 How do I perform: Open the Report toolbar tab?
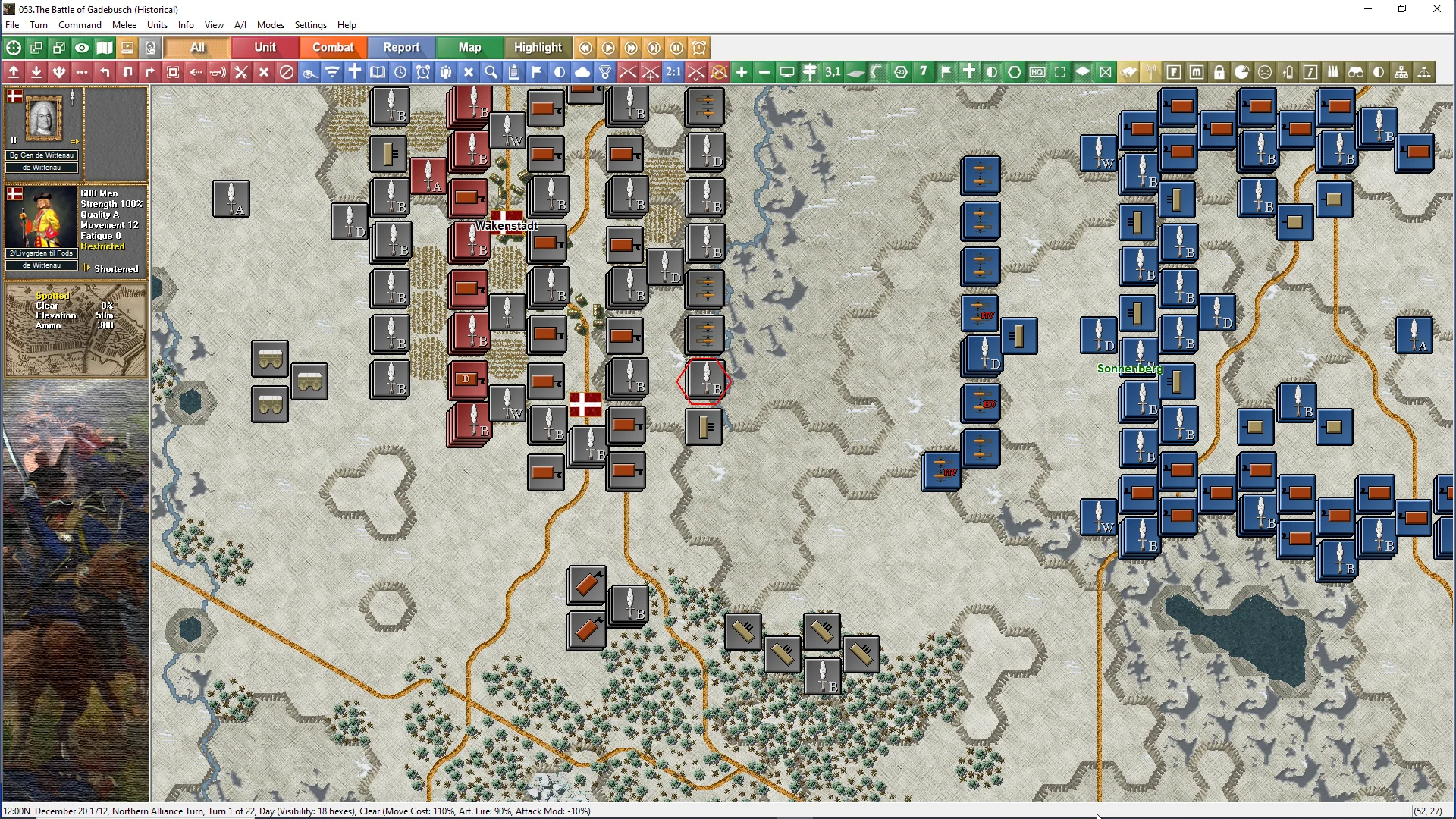pos(401,48)
